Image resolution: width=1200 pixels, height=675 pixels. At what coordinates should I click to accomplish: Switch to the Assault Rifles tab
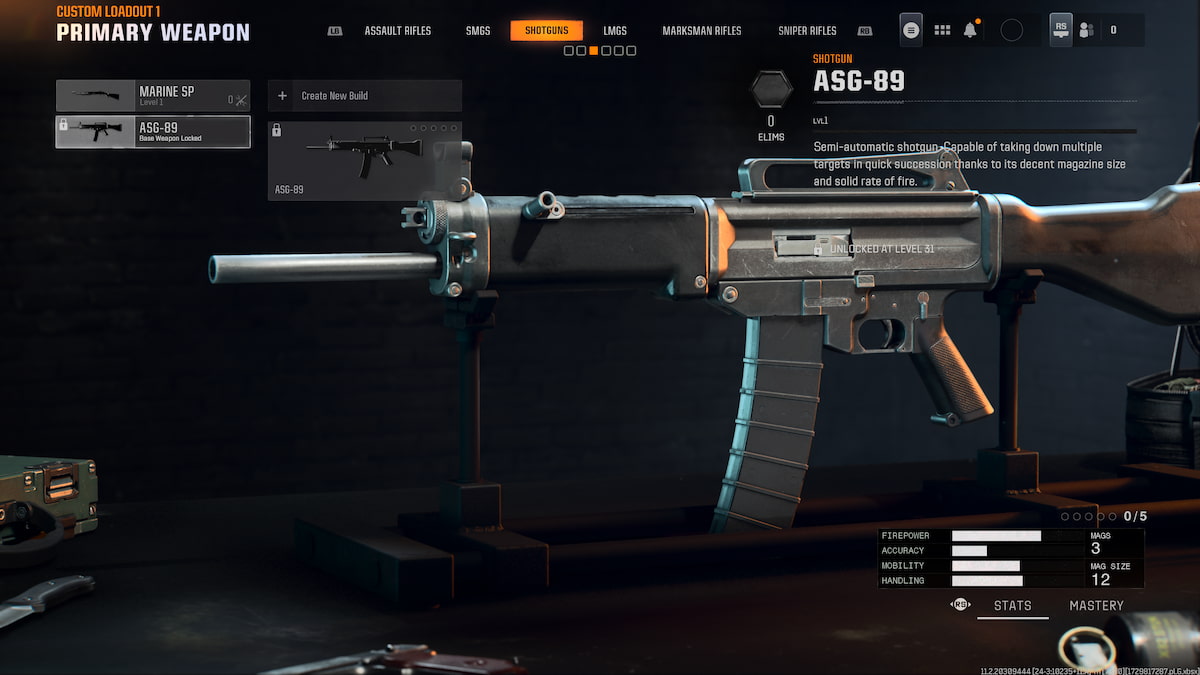(397, 31)
